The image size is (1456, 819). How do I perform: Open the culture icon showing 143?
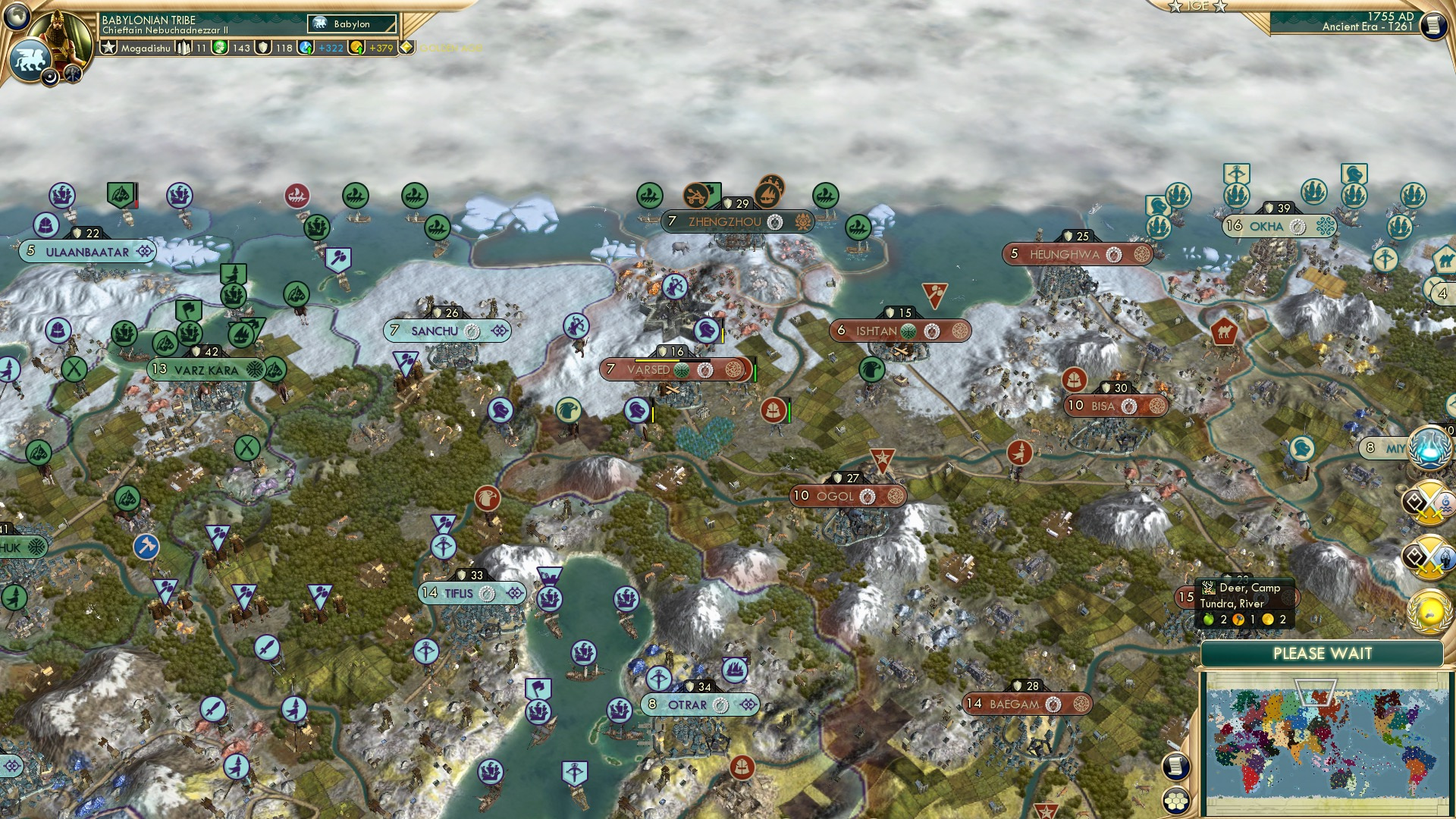point(221,48)
